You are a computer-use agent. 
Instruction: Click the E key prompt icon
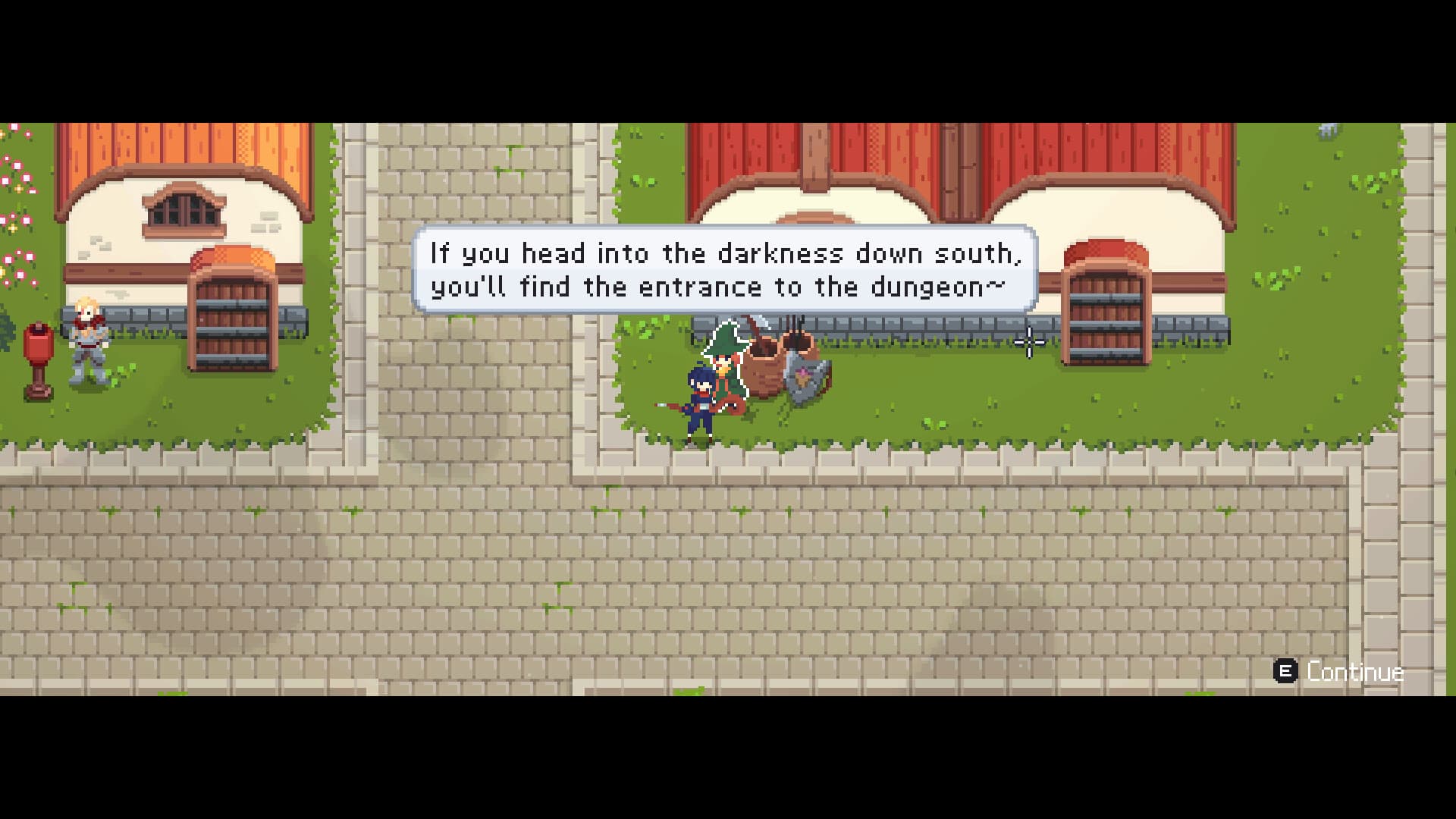[x=1287, y=670]
